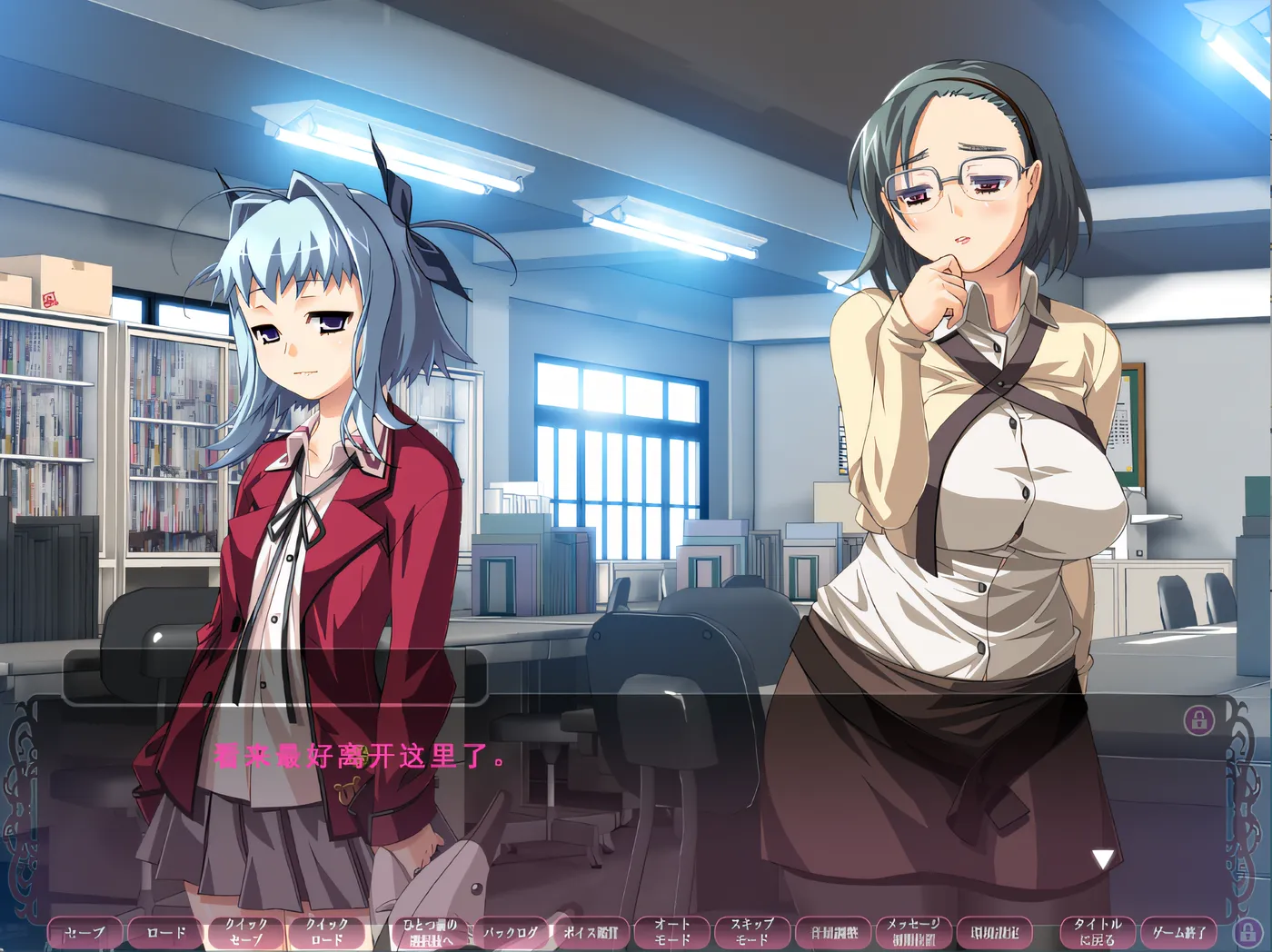Enable オートモード auto mode
The height and width of the screenshot is (952, 1272).
[674, 932]
